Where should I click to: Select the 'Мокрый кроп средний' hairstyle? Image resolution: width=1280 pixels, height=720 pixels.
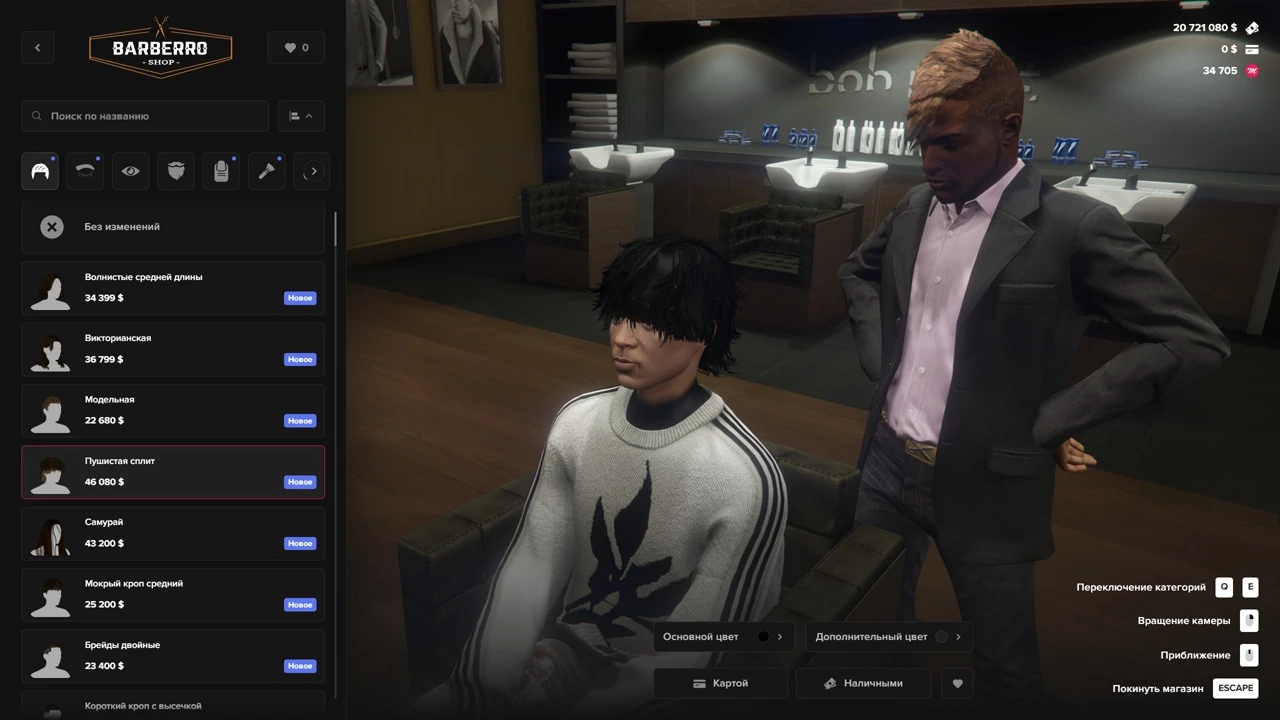[x=173, y=594]
